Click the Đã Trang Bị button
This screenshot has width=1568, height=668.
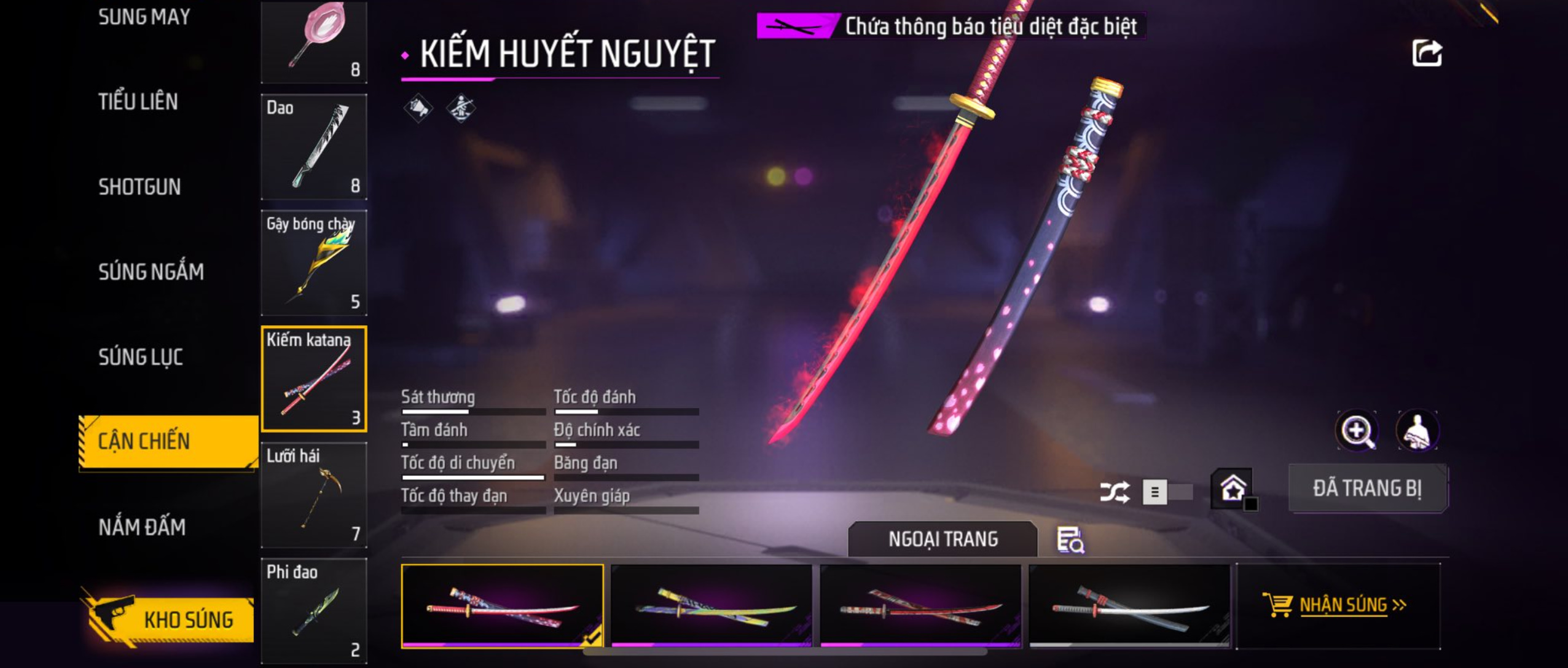1367,489
